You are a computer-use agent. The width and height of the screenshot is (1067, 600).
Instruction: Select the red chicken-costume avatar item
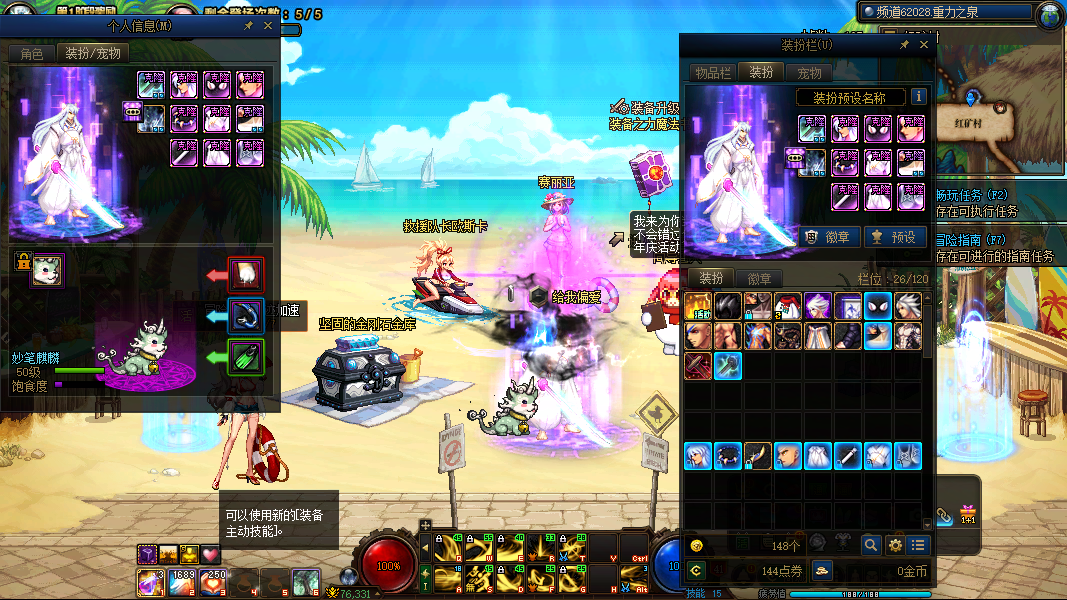point(788,306)
